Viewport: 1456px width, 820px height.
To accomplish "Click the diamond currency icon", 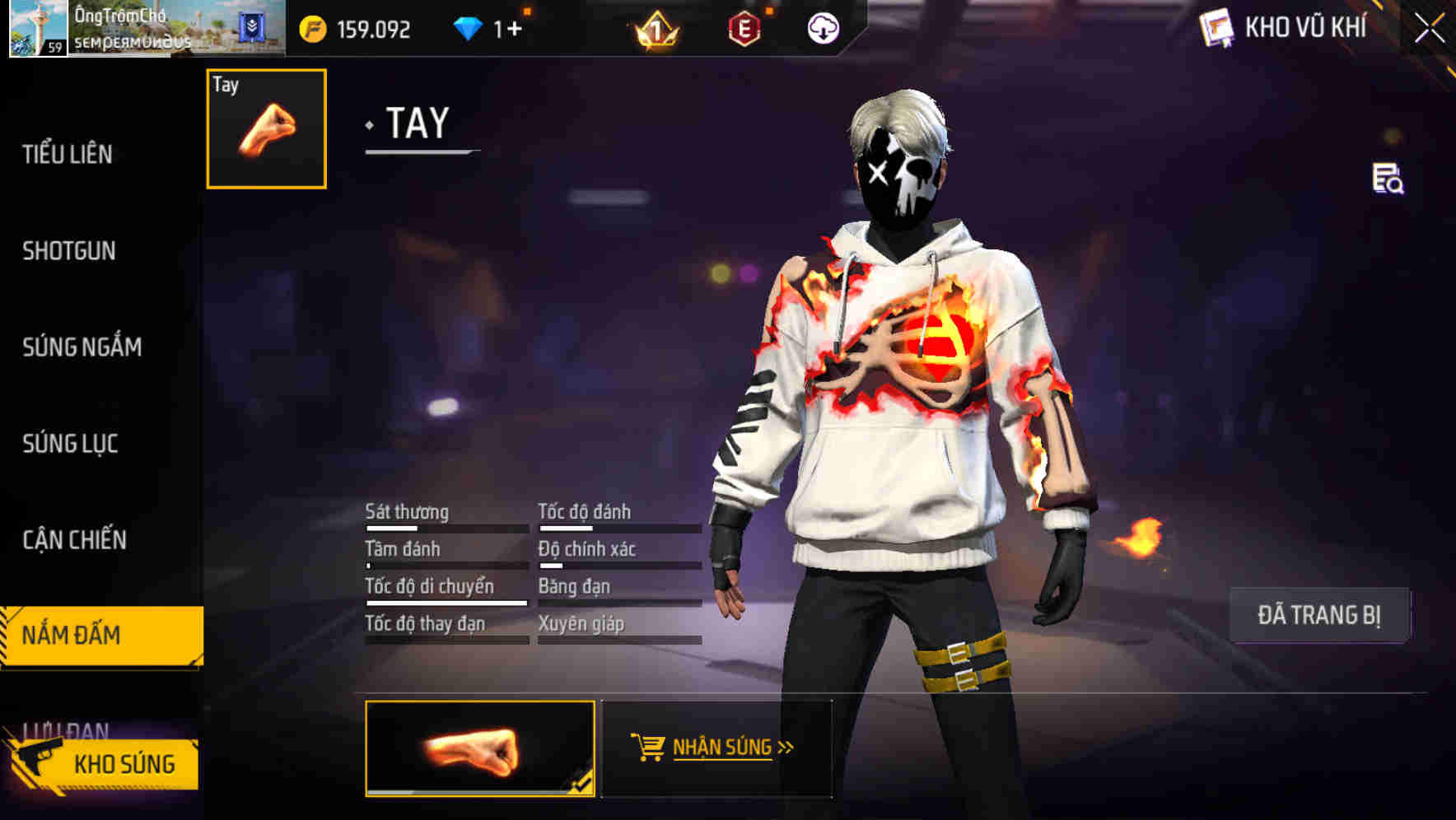I will pyautogui.click(x=469, y=27).
